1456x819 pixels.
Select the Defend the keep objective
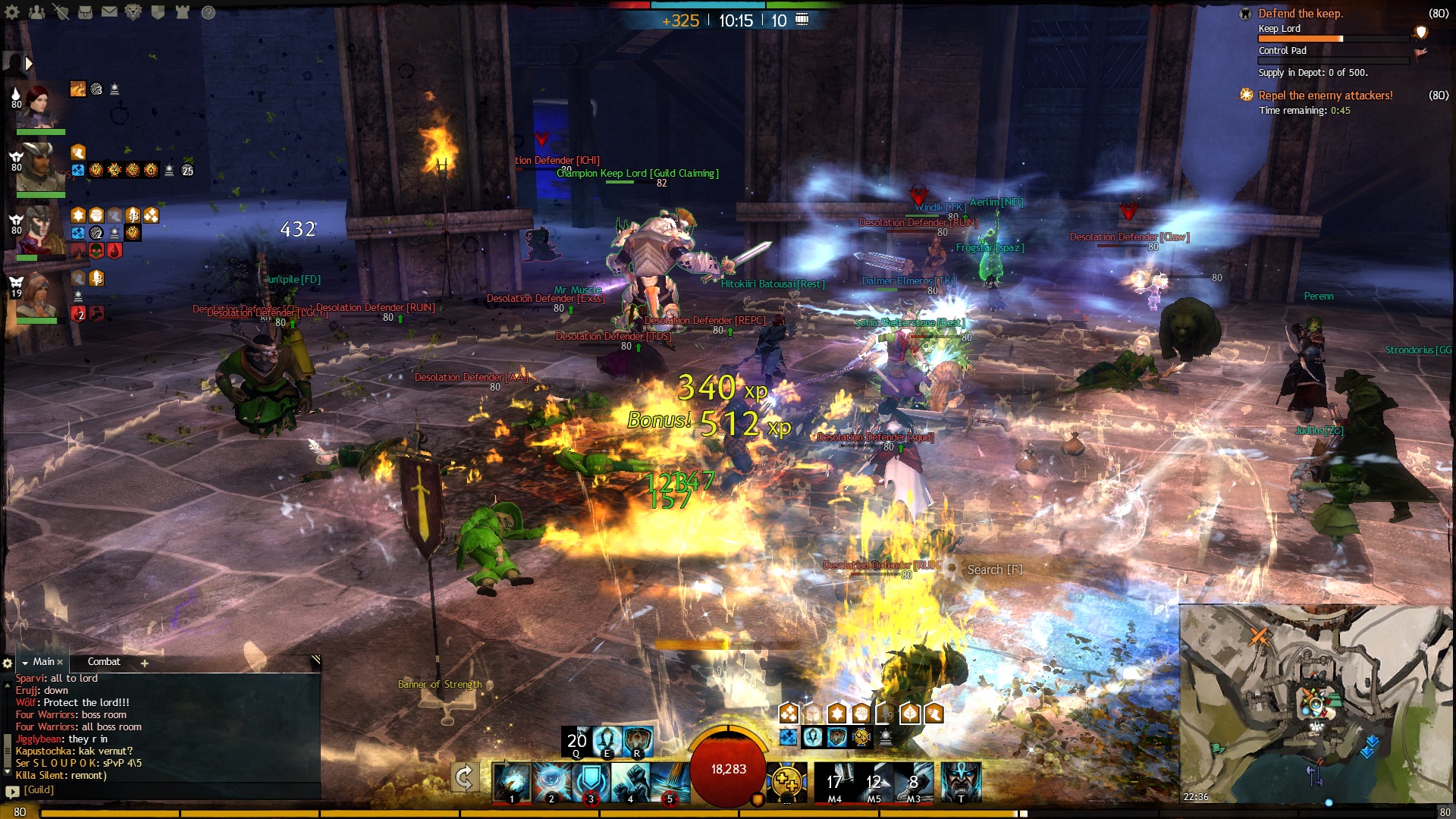click(x=1300, y=14)
